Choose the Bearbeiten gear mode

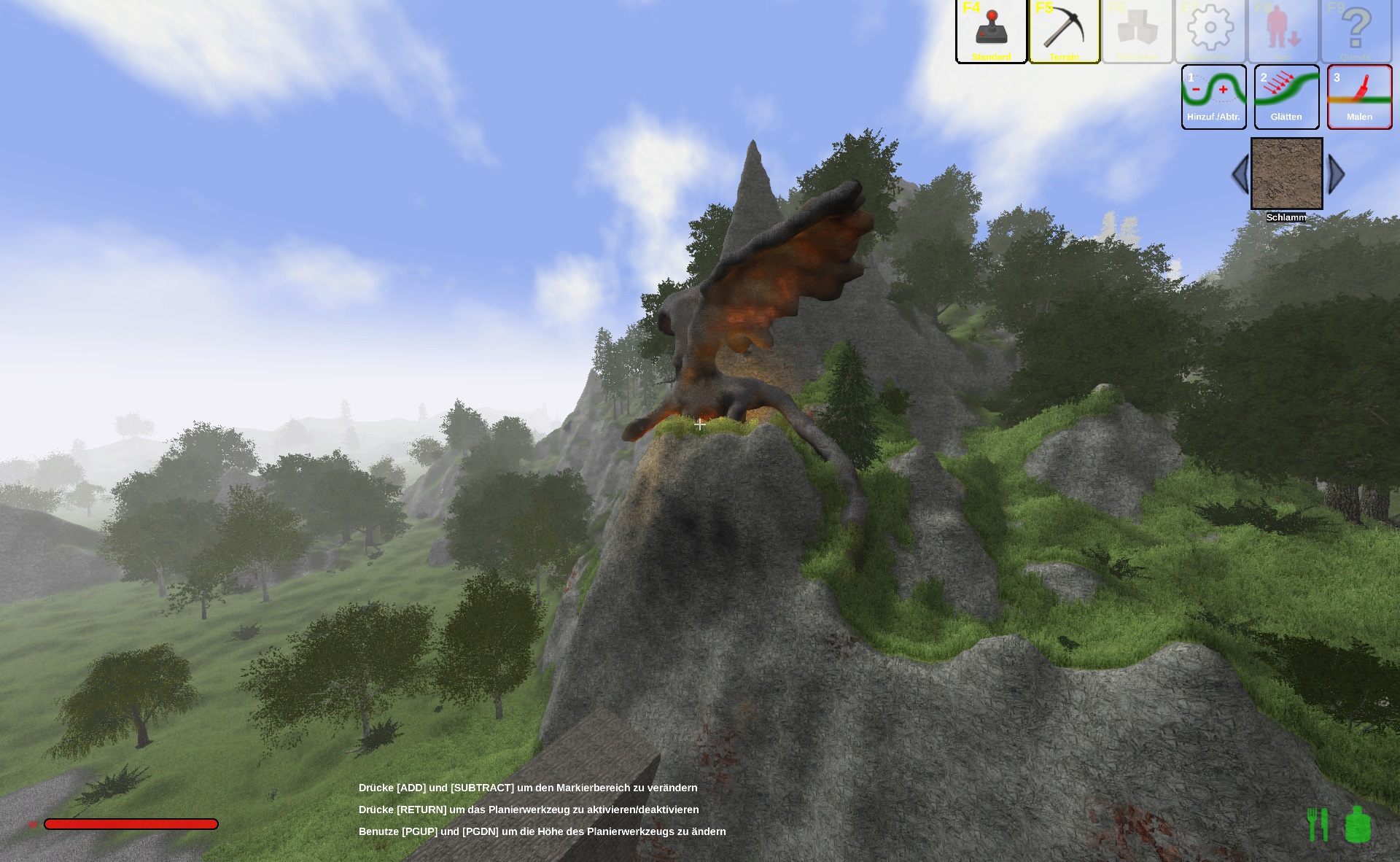pyautogui.click(x=1210, y=31)
